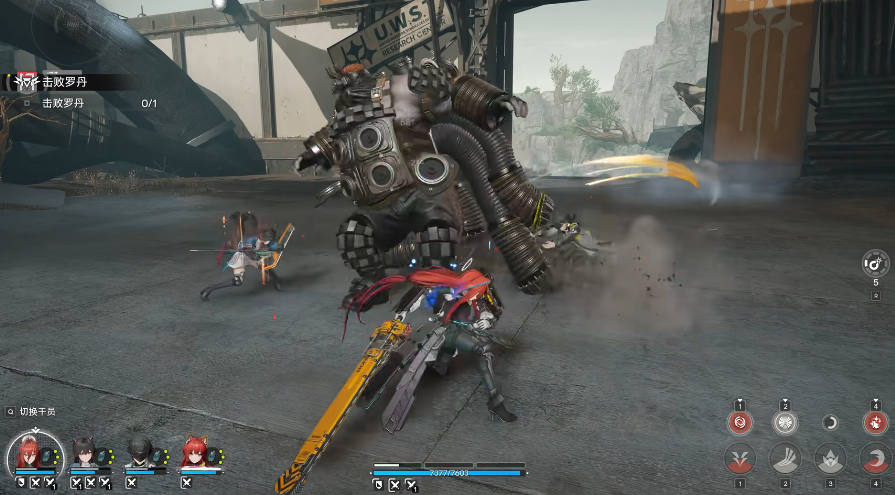Use the consumable item with count 5
The image size is (895, 495).
coord(875,264)
